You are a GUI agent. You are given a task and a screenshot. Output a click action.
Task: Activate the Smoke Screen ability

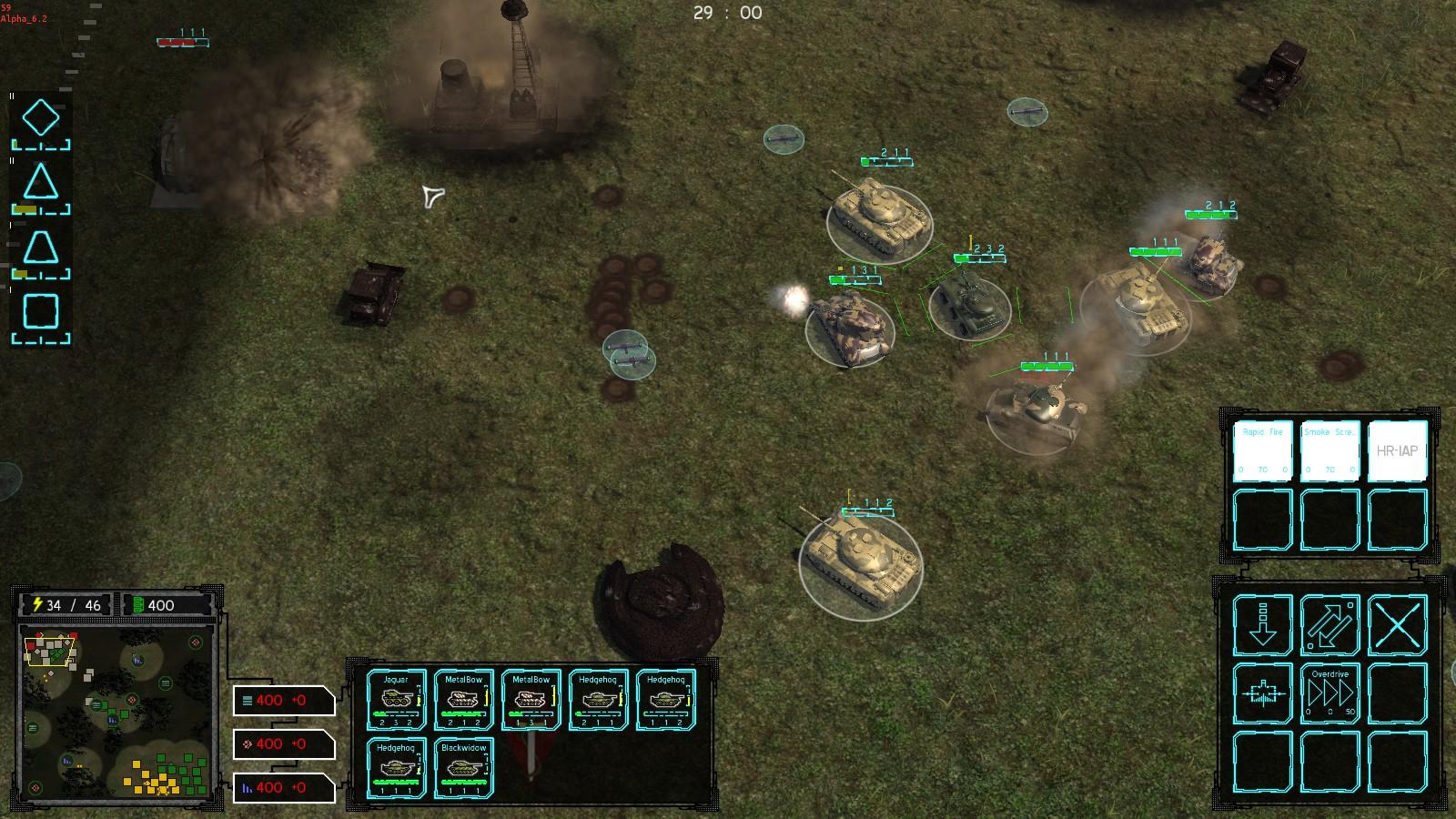tap(1330, 450)
